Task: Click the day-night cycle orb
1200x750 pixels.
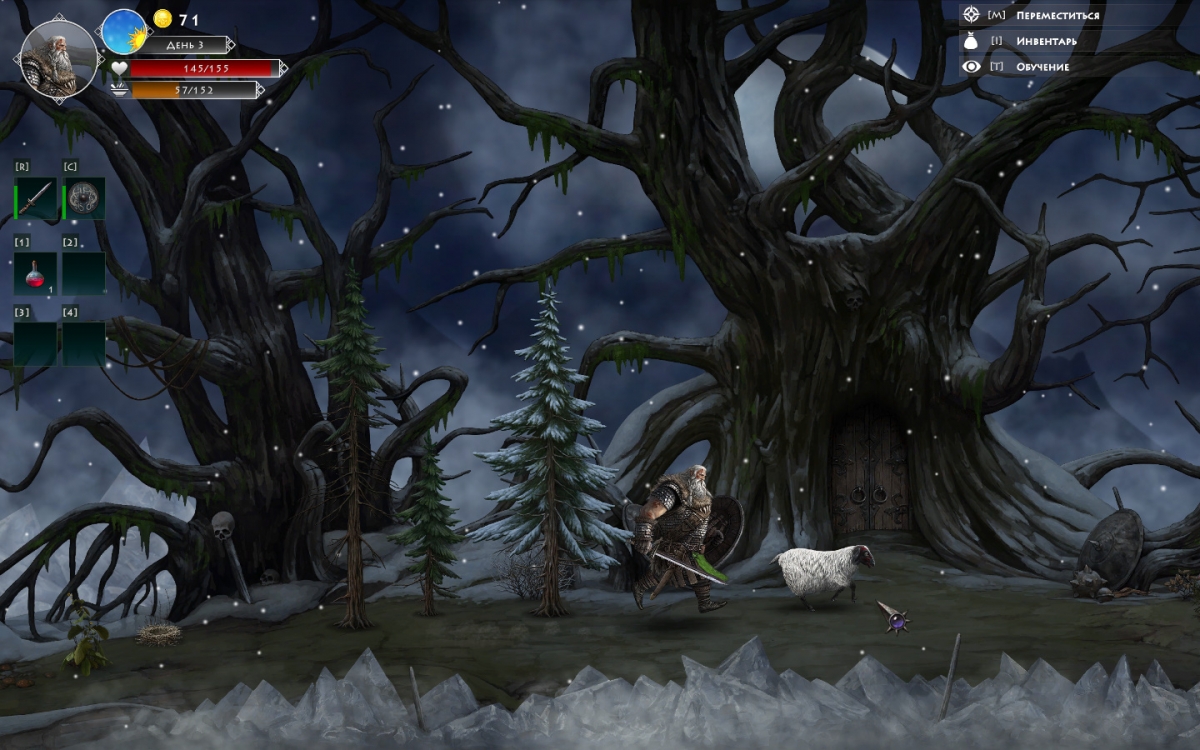Action: 124,31
